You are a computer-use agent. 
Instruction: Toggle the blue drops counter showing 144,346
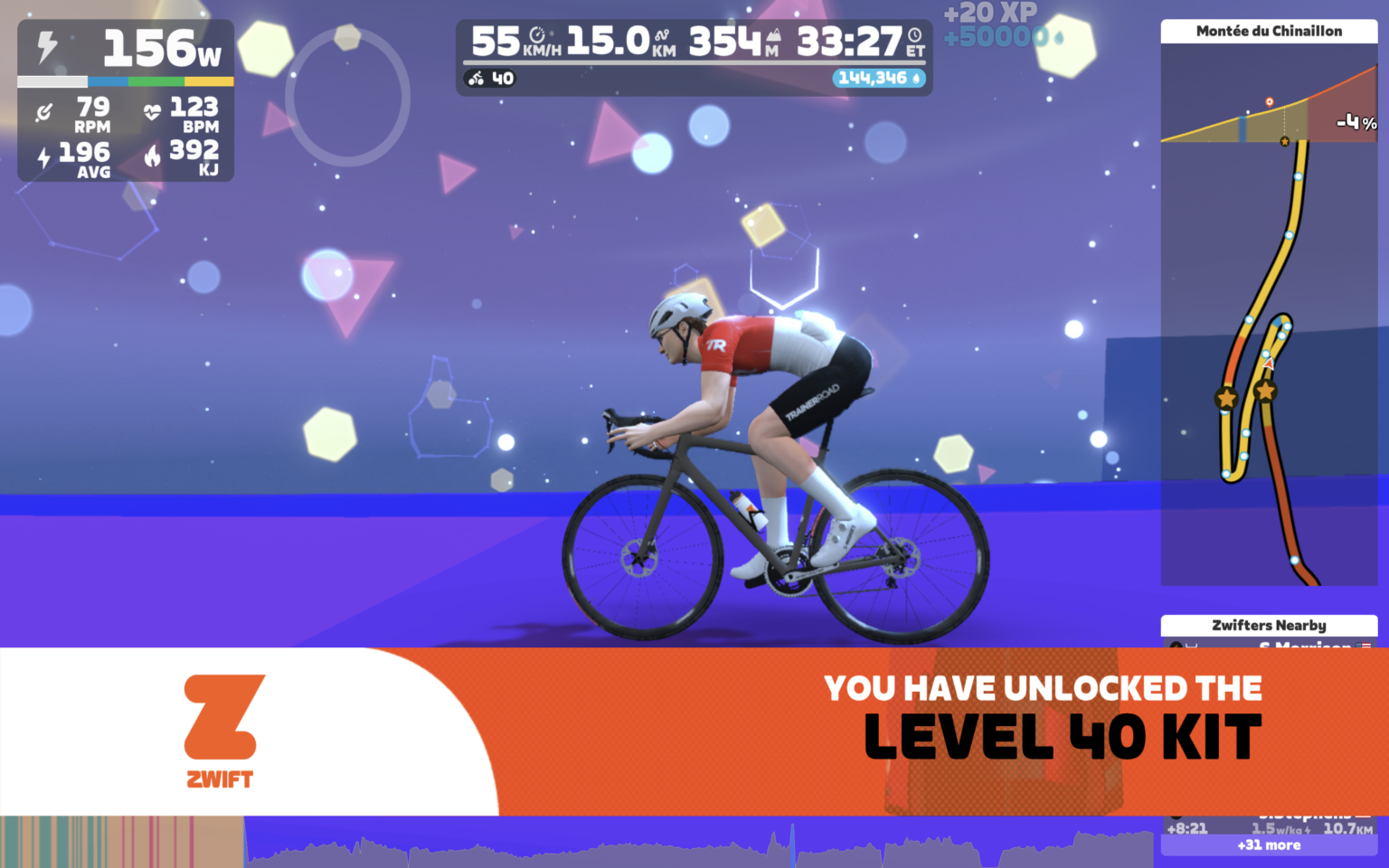[x=878, y=78]
